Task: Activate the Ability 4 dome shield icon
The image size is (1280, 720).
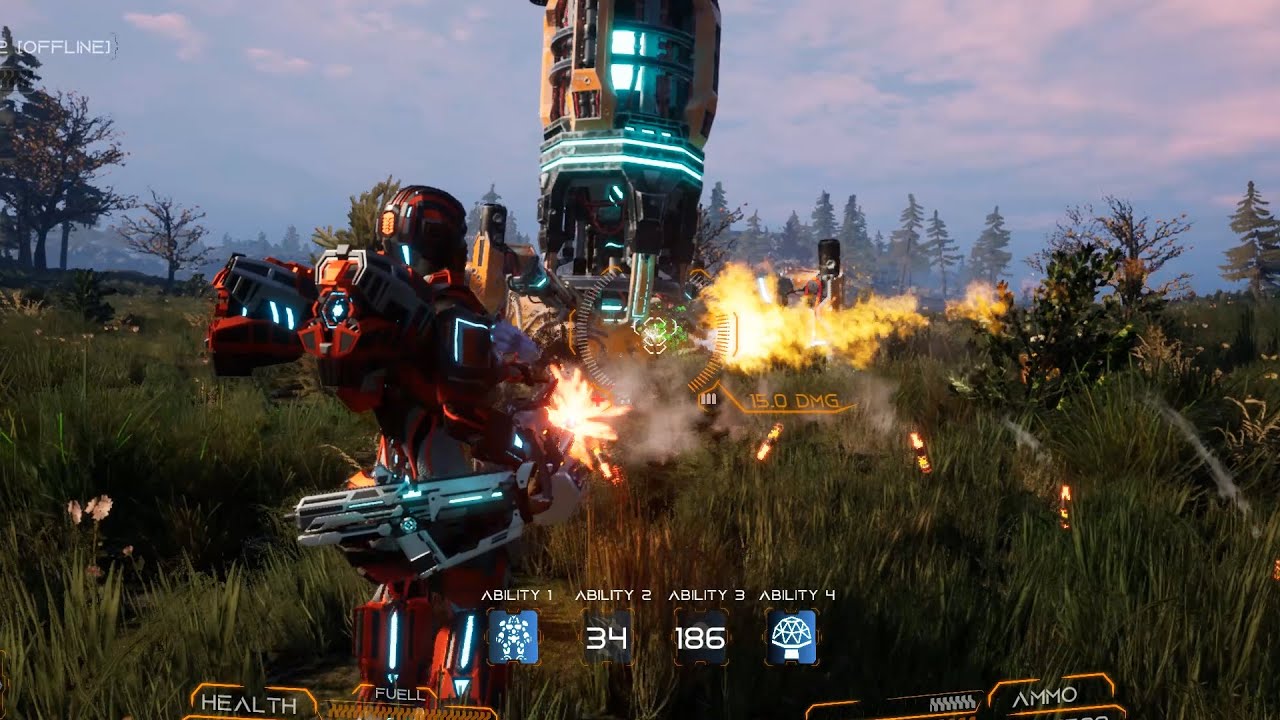Action: (x=792, y=637)
